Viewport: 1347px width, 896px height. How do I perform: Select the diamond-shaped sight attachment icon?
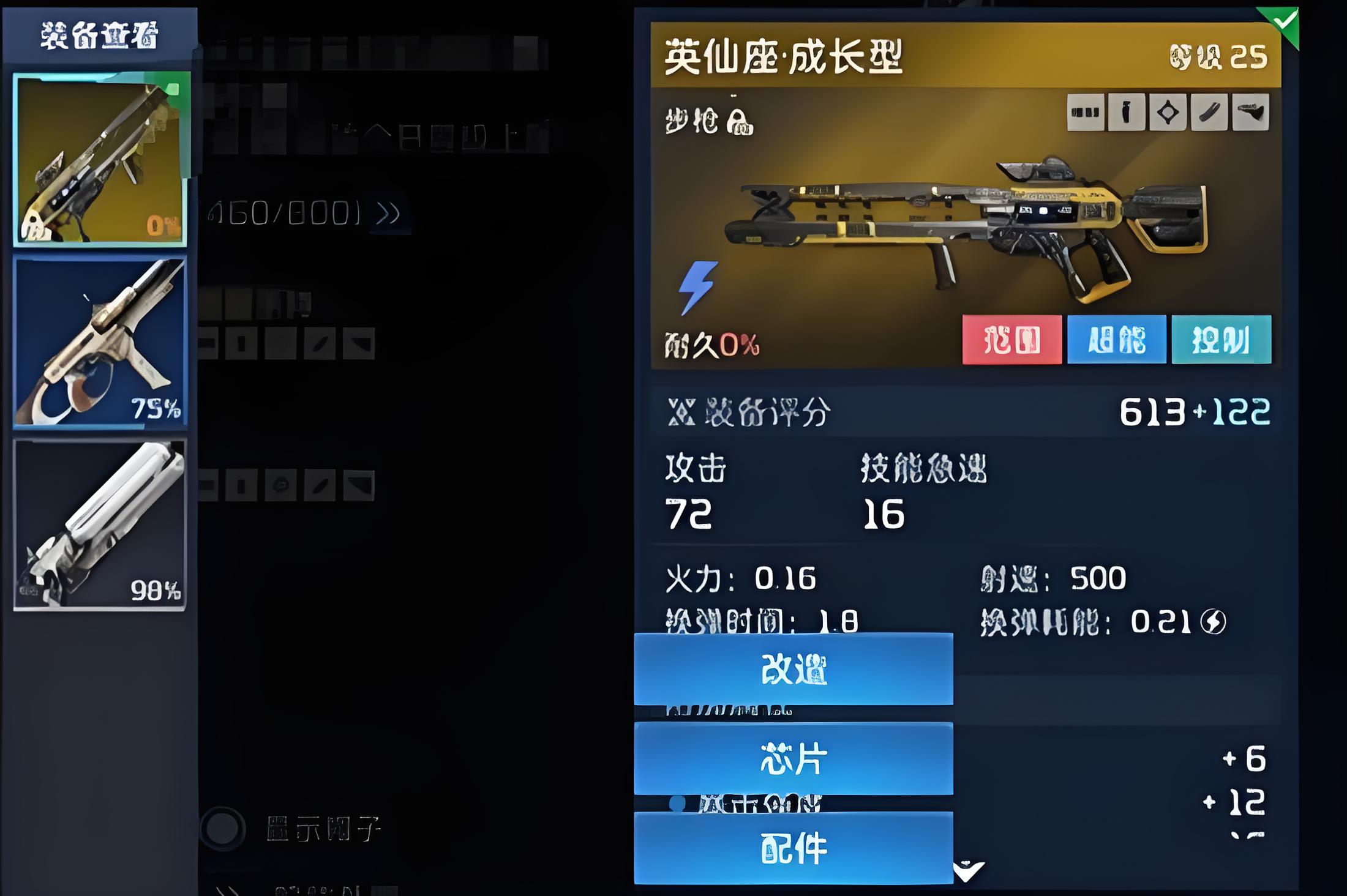click(1168, 113)
